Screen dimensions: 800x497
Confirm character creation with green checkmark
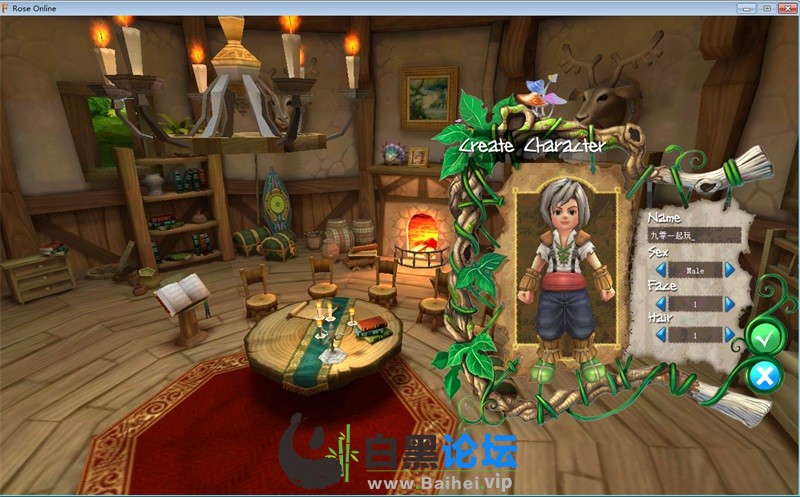pyautogui.click(x=765, y=338)
